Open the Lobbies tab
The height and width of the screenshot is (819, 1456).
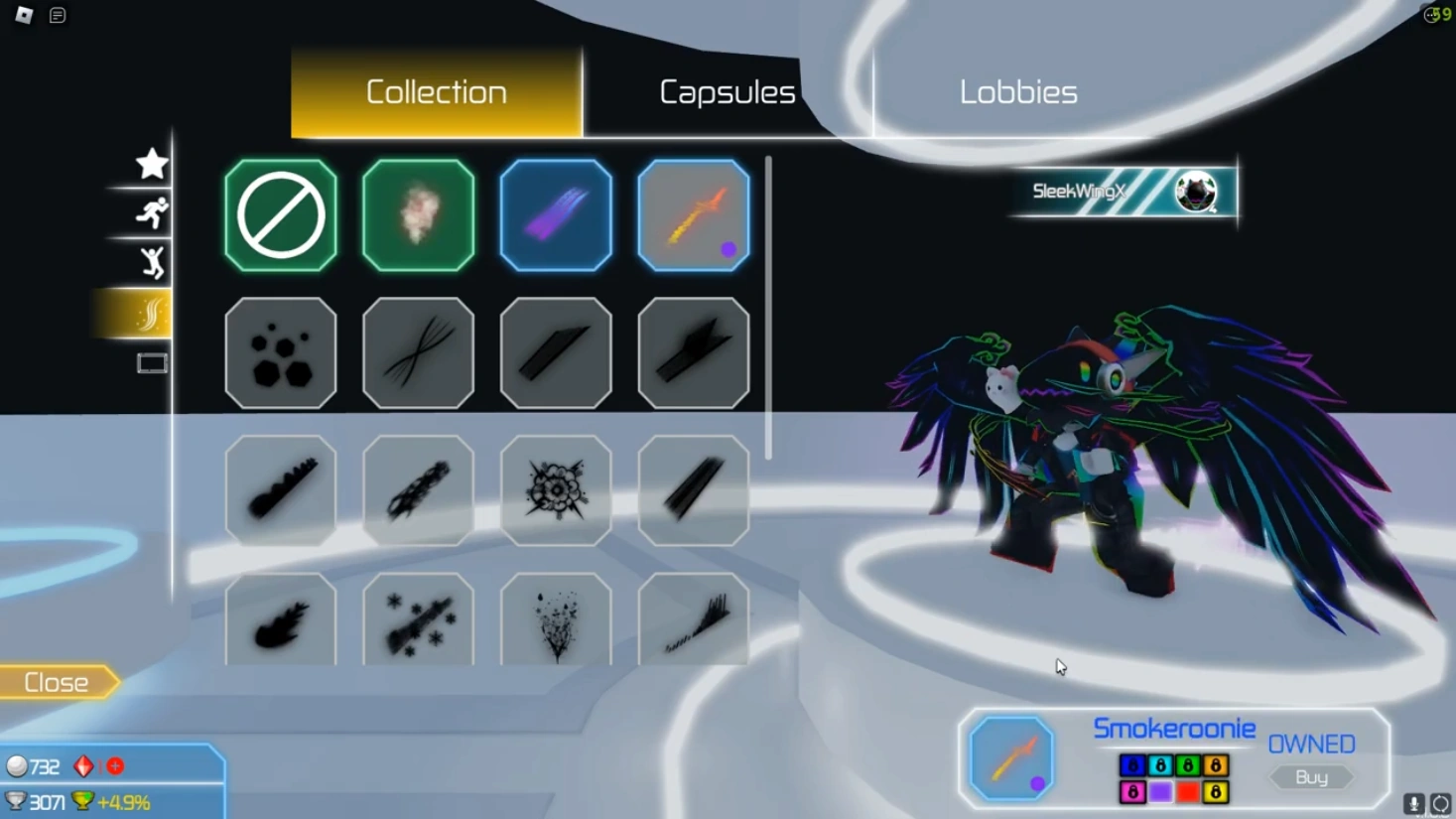tap(1017, 92)
